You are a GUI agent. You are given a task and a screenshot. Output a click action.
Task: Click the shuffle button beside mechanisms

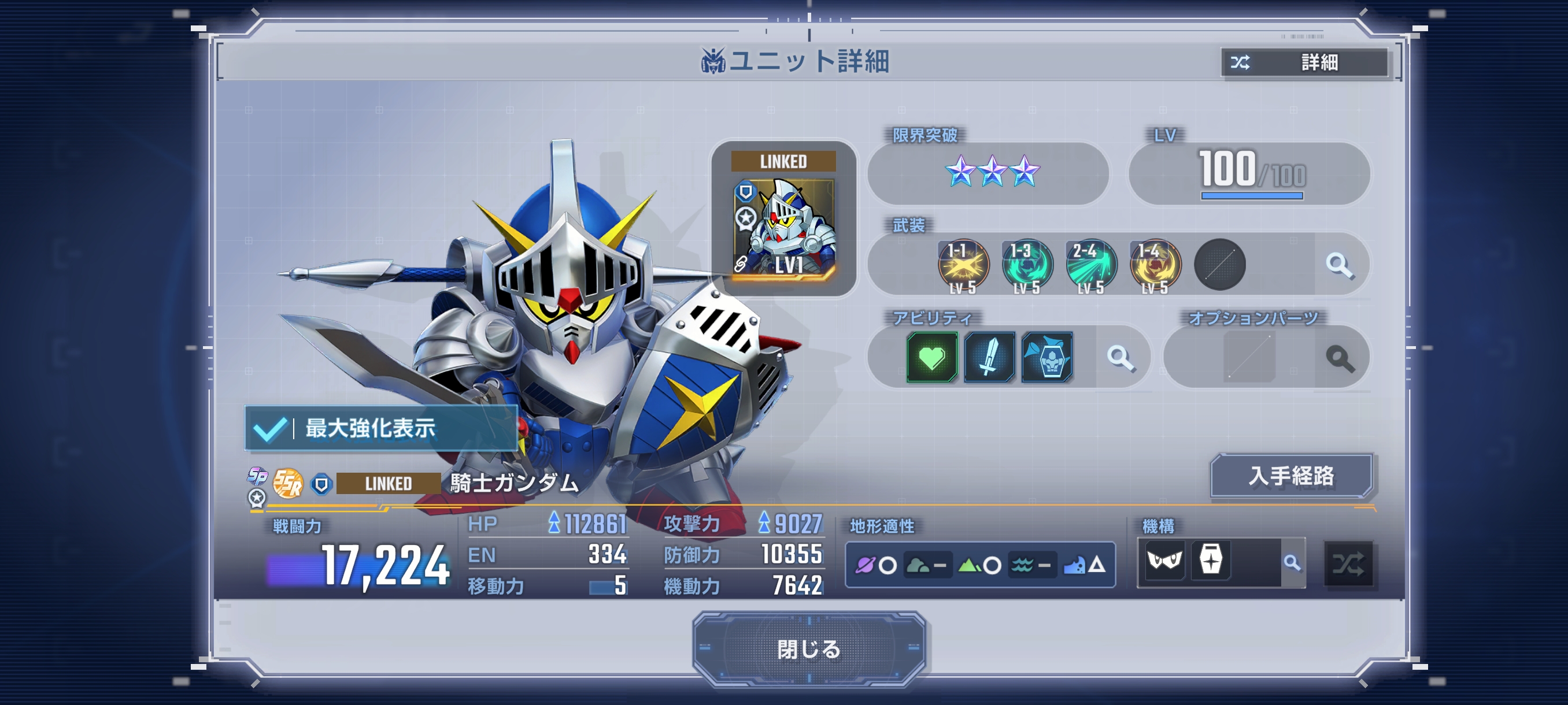click(x=1348, y=565)
